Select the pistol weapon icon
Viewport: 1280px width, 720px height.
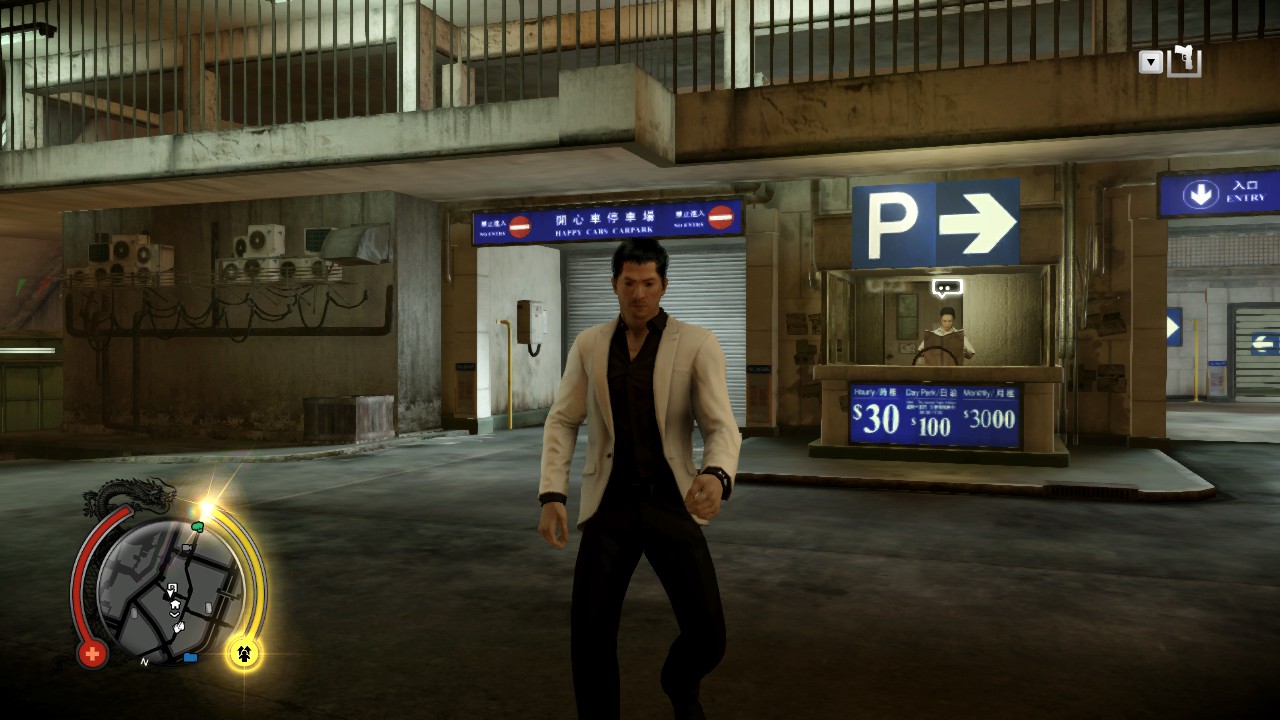pos(1185,61)
